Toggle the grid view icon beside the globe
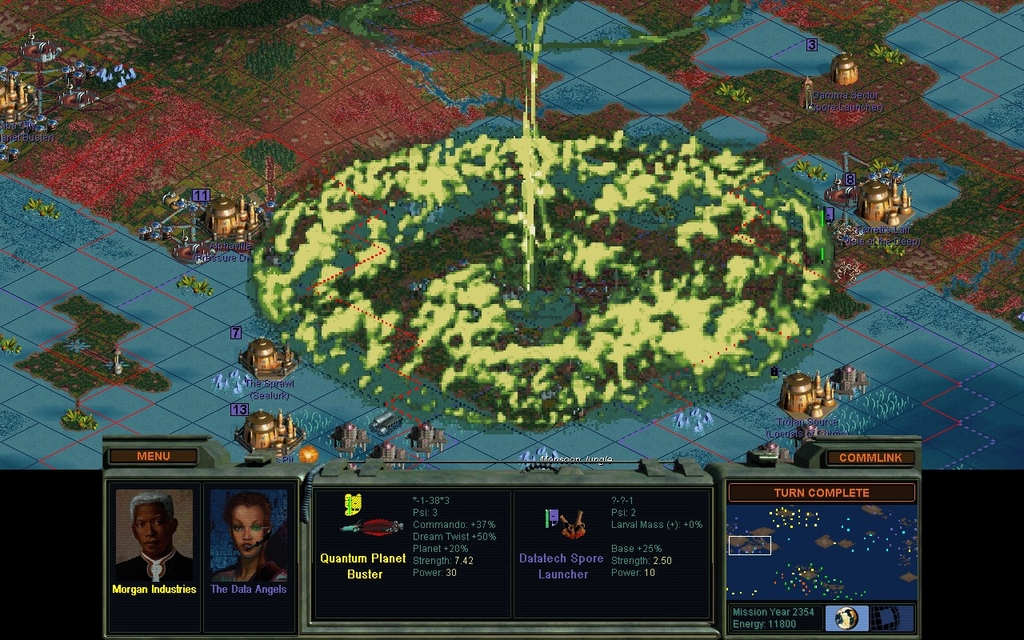This screenshot has height=640, width=1024. coord(884,617)
